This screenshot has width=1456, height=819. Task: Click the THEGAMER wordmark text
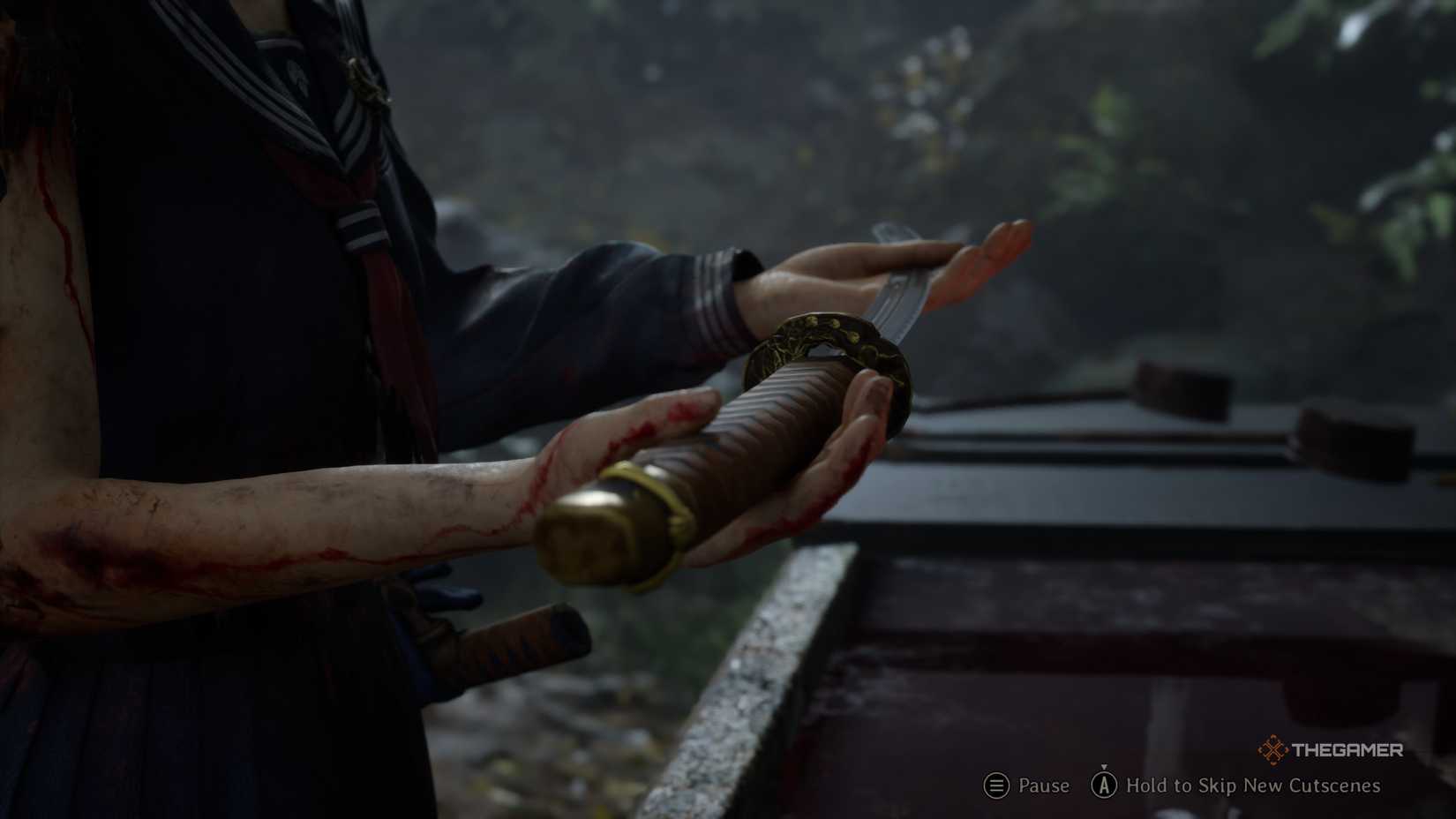click(1348, 751)
